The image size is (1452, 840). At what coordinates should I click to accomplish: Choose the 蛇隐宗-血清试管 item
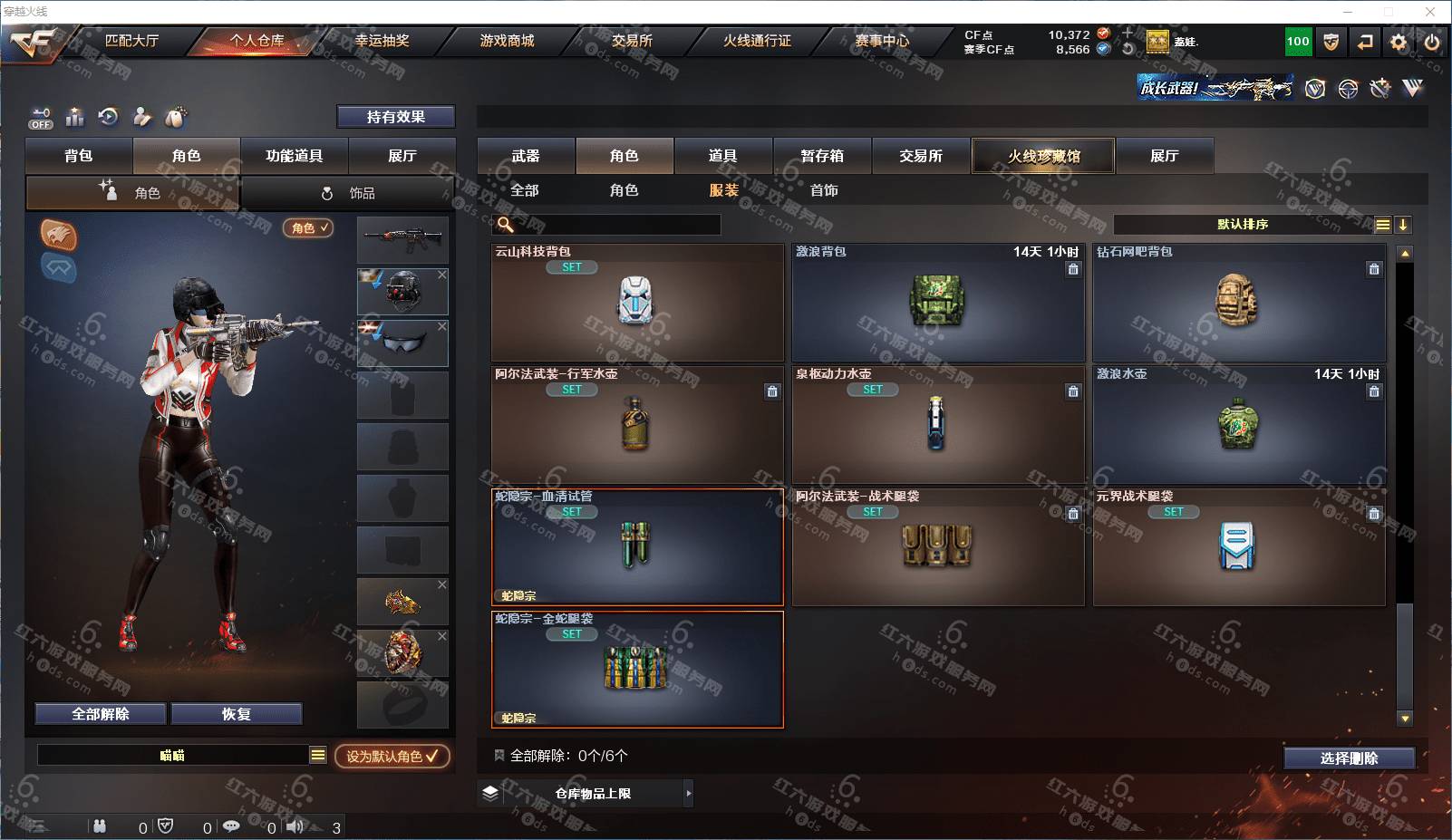637,547
